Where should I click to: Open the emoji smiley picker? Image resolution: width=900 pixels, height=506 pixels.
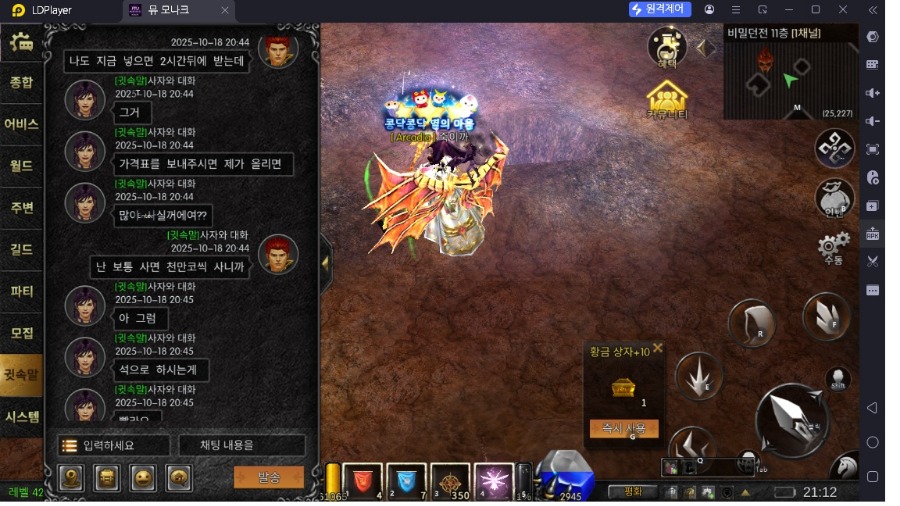pyautogui.click(x=143, y=478)
